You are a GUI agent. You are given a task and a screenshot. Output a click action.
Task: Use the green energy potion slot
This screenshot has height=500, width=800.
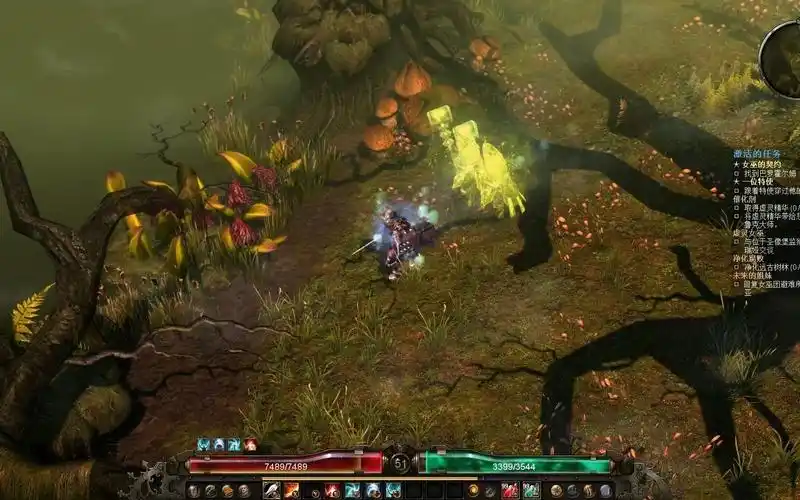pyautogui.click(x=531, y=490)
